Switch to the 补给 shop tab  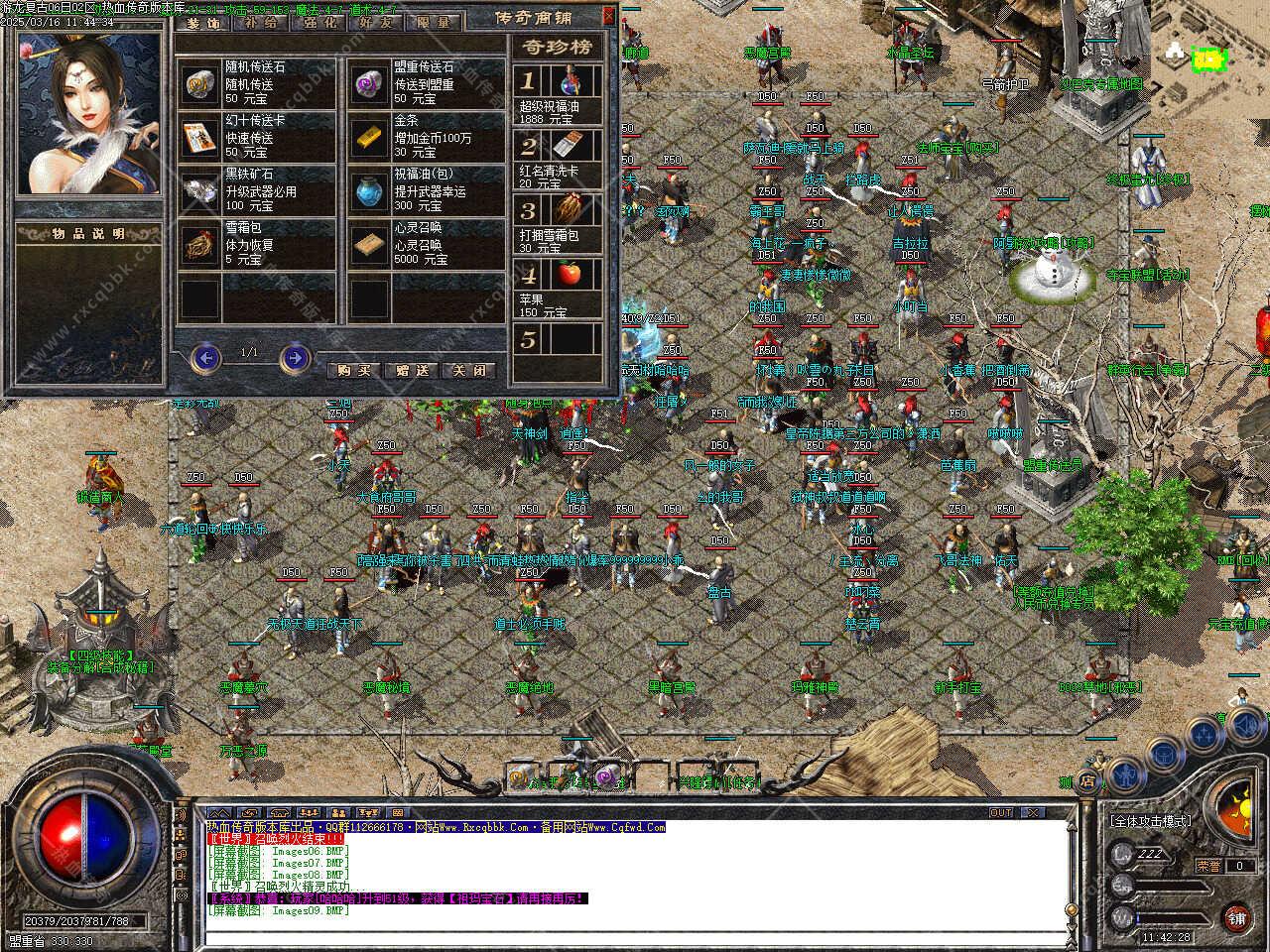(261, 22)
